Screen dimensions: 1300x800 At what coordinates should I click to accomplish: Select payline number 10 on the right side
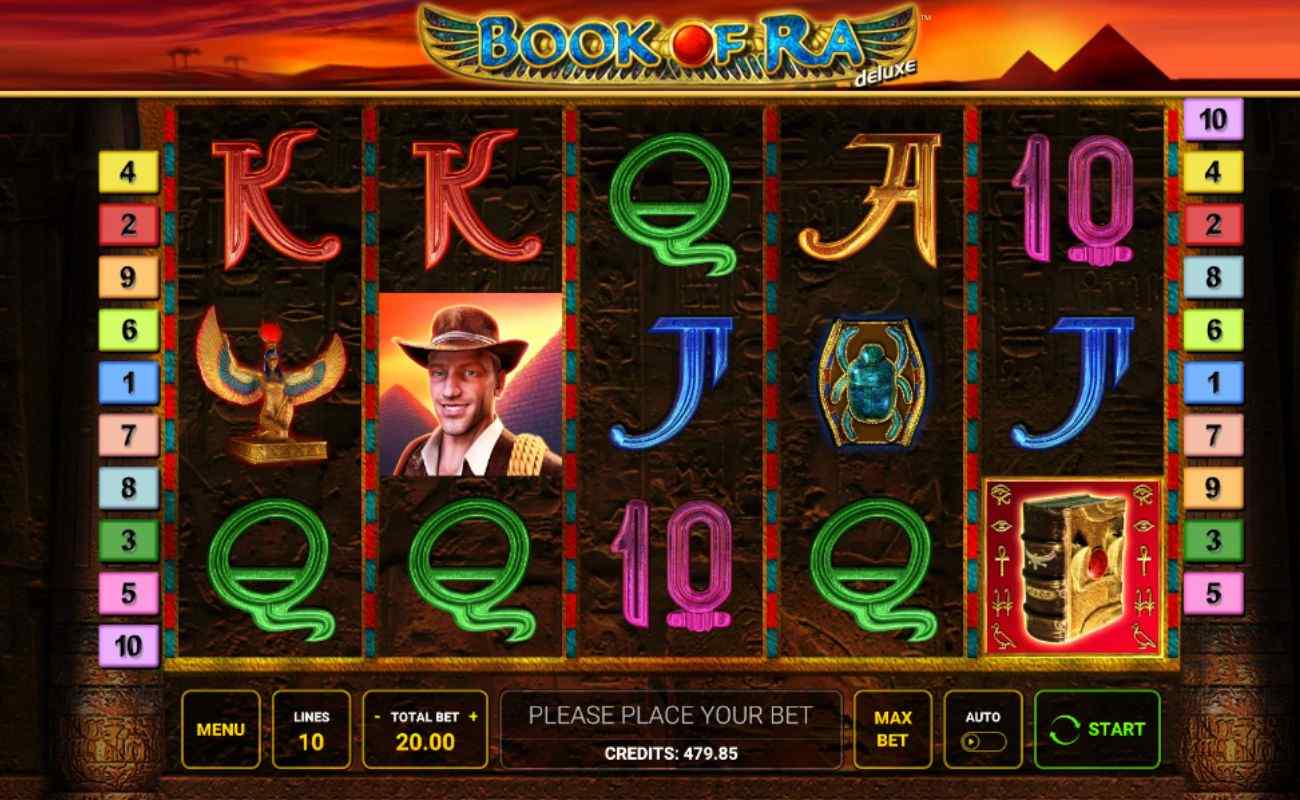click(x=1212, y=119)
